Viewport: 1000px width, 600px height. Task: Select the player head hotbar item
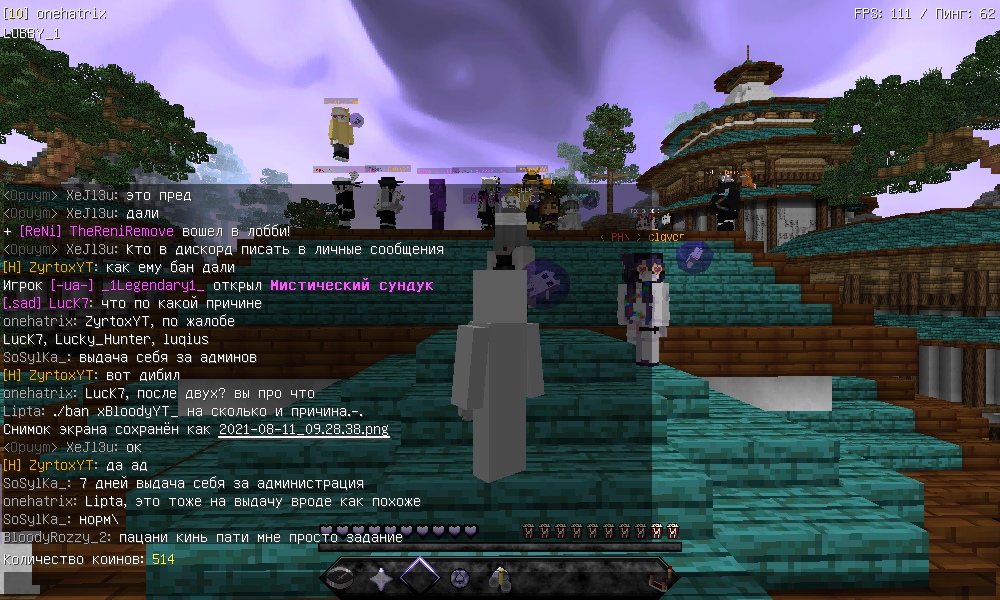499,578
